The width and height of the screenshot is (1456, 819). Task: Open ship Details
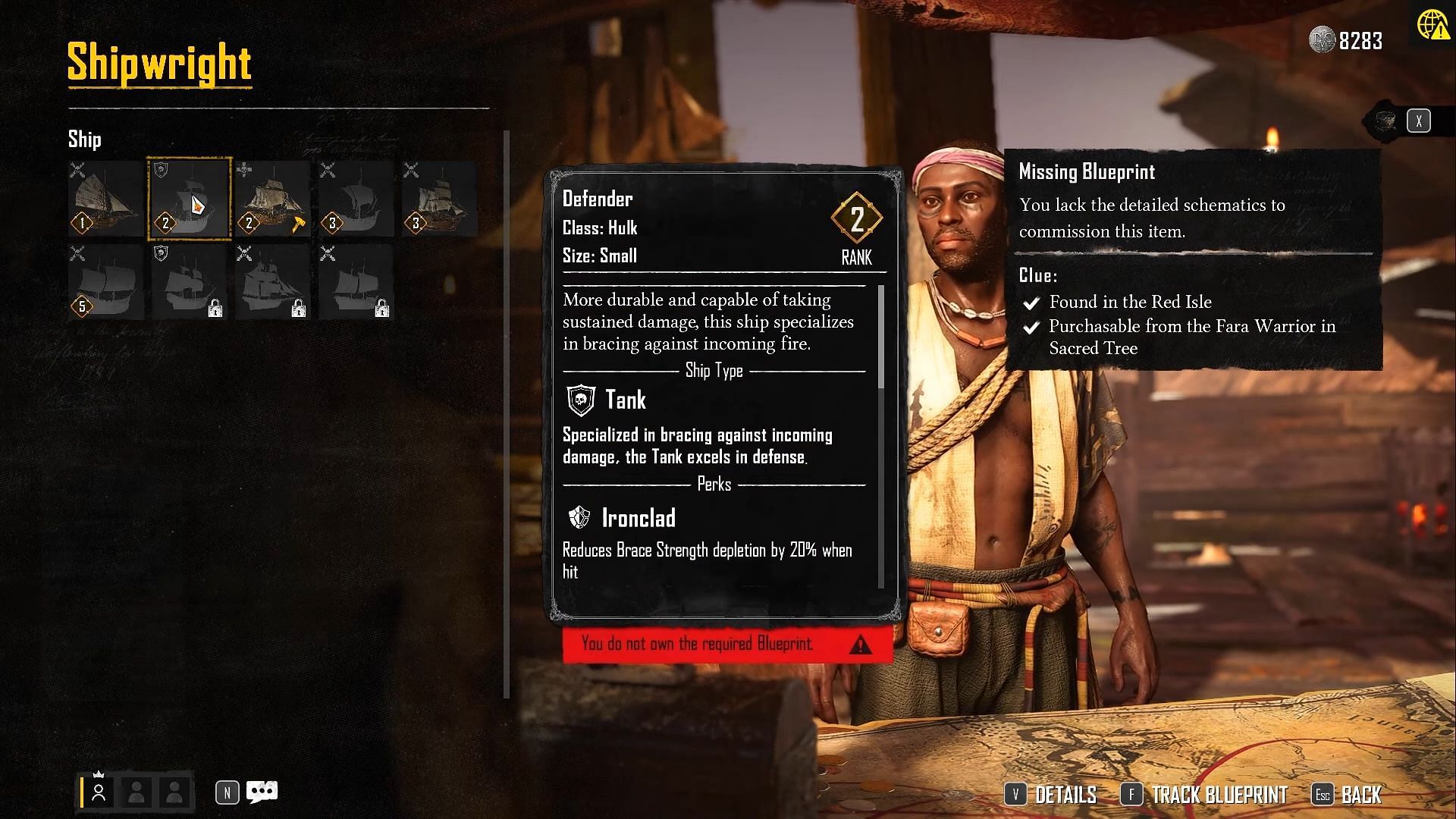click(x=1051, y=795)
